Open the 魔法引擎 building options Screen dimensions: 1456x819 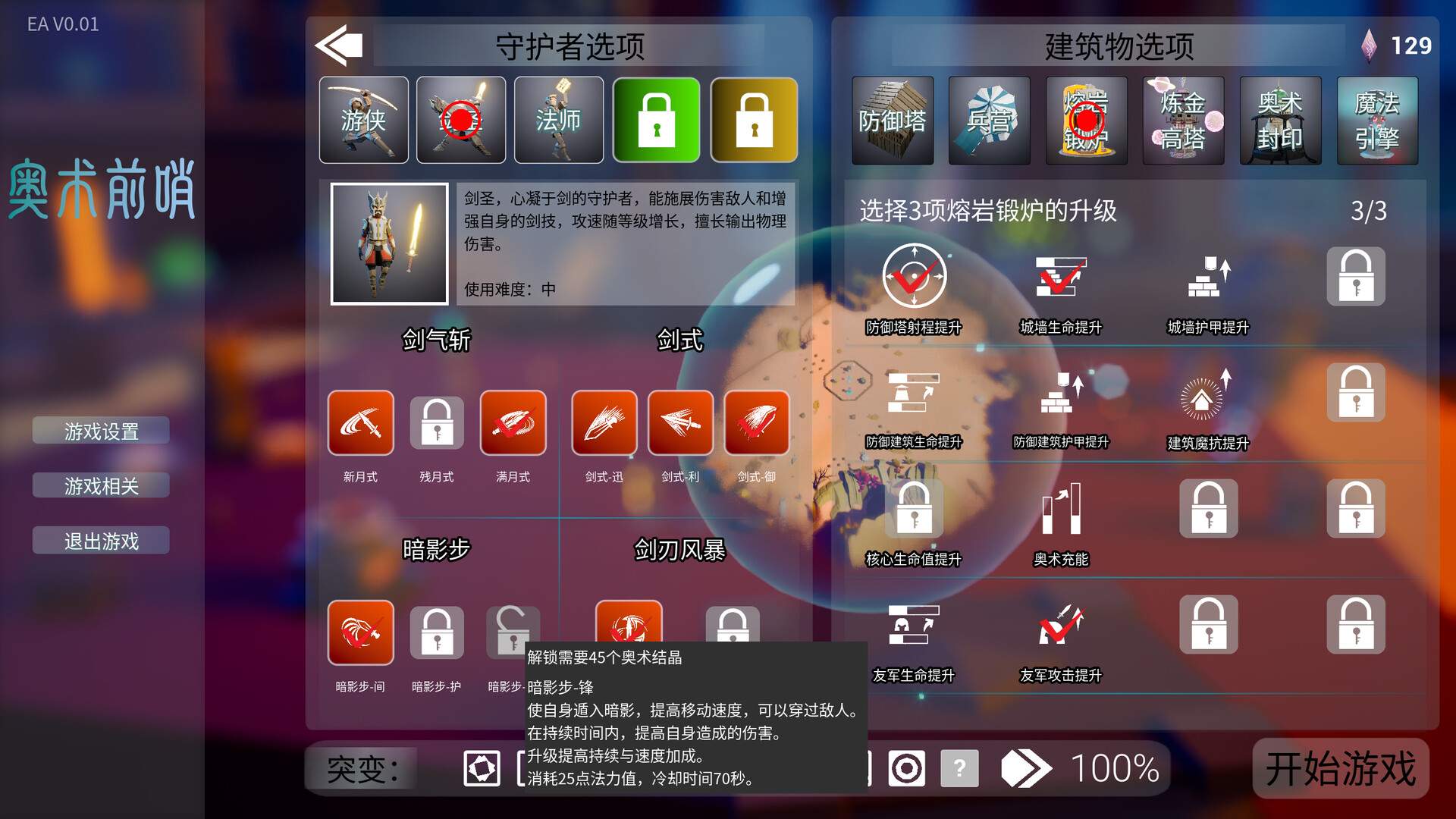(x=1377, y=120)
